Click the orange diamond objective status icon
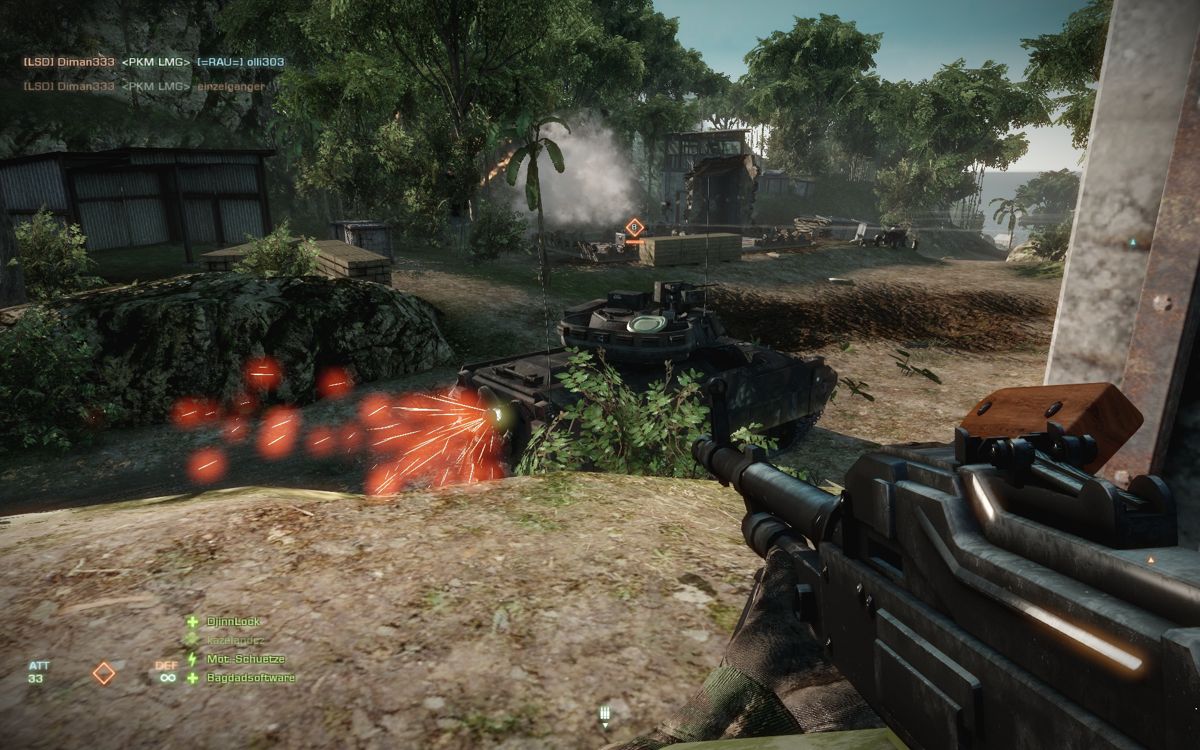Image resolution: width=1200 pixels, height=750 pixels. [x=104, y=673]
